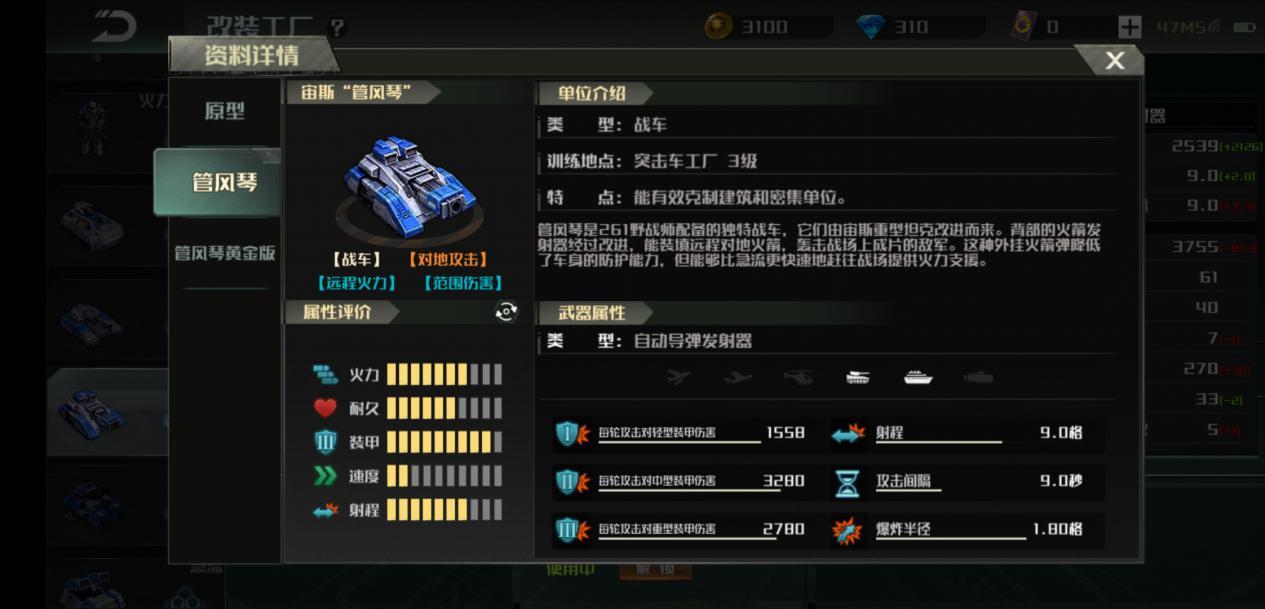Add more currency with the plus button
1265x609 pixels.
pyautogui.click(x=1129, y=27)
